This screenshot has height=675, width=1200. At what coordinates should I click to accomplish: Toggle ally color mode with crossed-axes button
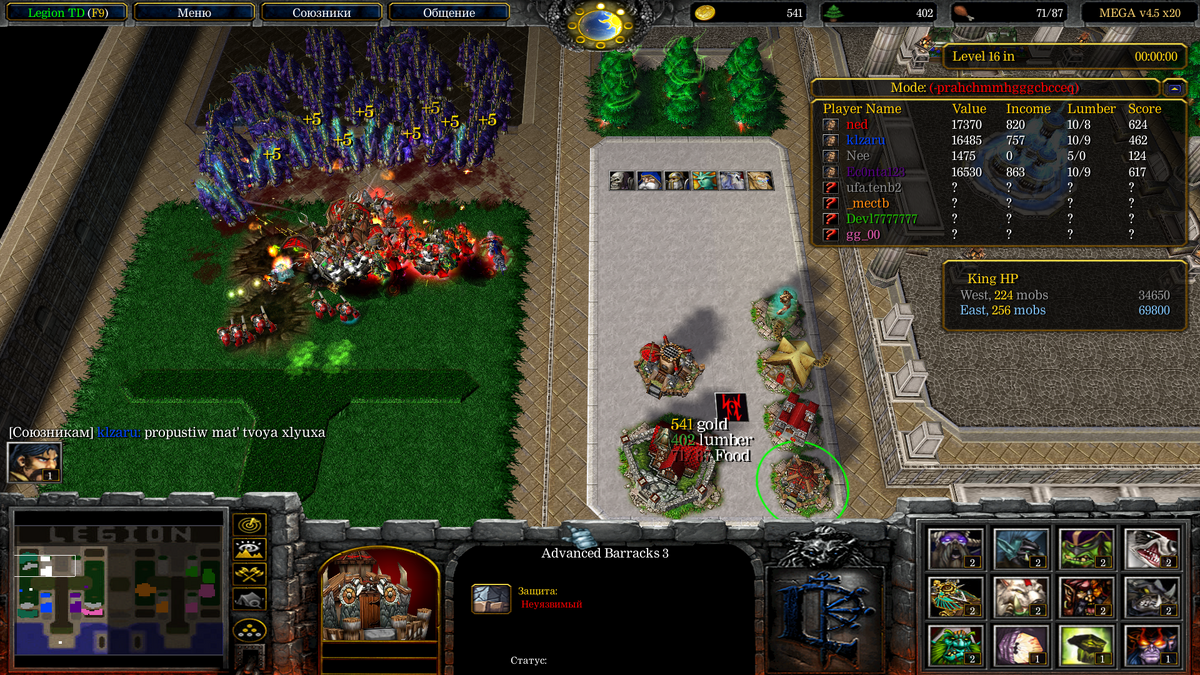(x=249, y=574)
